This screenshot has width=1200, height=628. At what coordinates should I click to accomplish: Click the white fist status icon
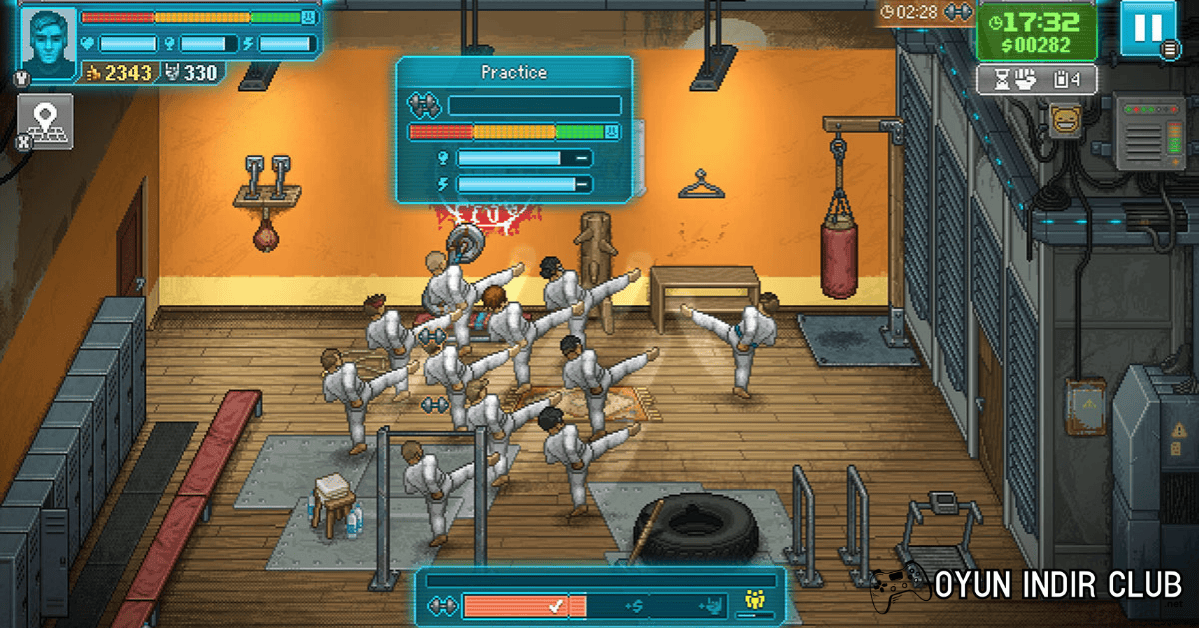[1025, 81]
